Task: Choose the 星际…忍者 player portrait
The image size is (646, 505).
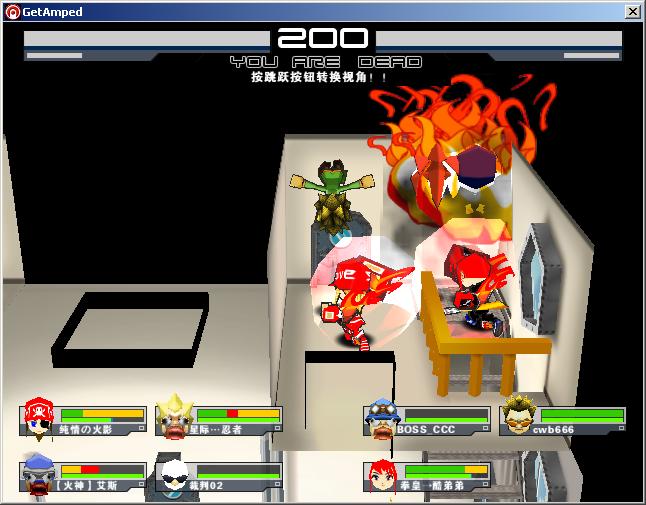Action: 174,417
